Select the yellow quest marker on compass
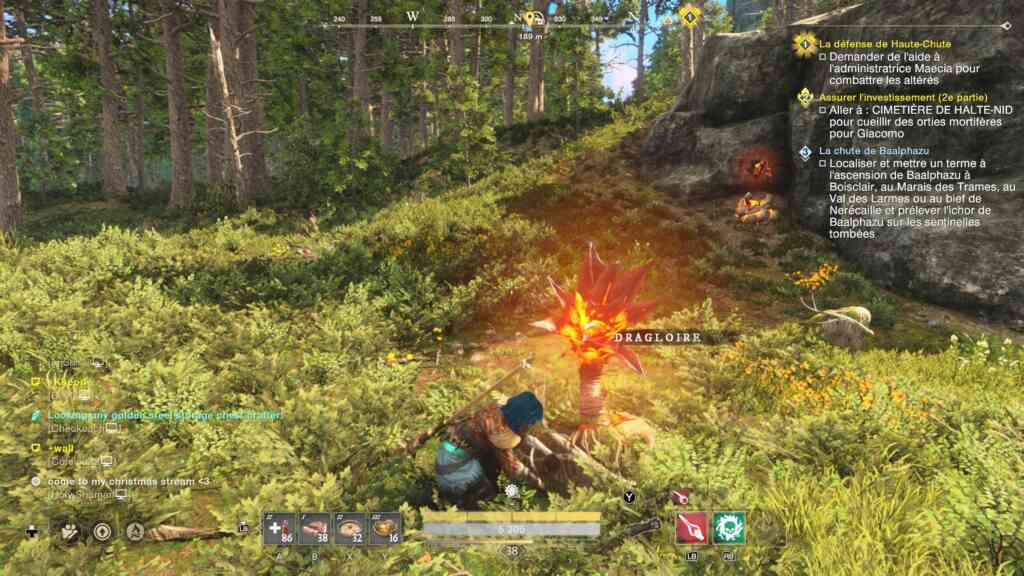This screenshot has width=1024, height=576. tap(689, 16)
